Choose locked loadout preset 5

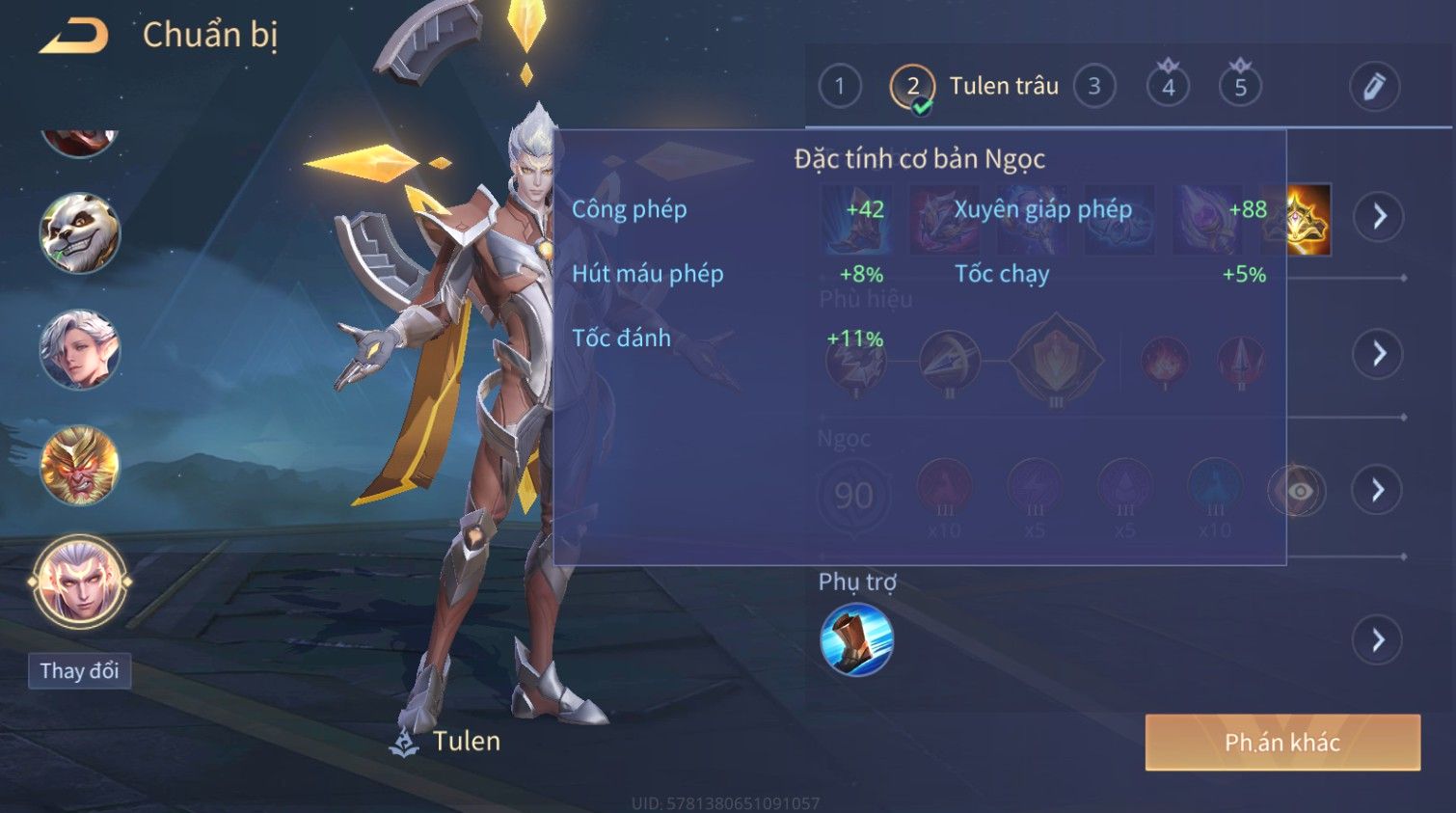[1240, 87]
